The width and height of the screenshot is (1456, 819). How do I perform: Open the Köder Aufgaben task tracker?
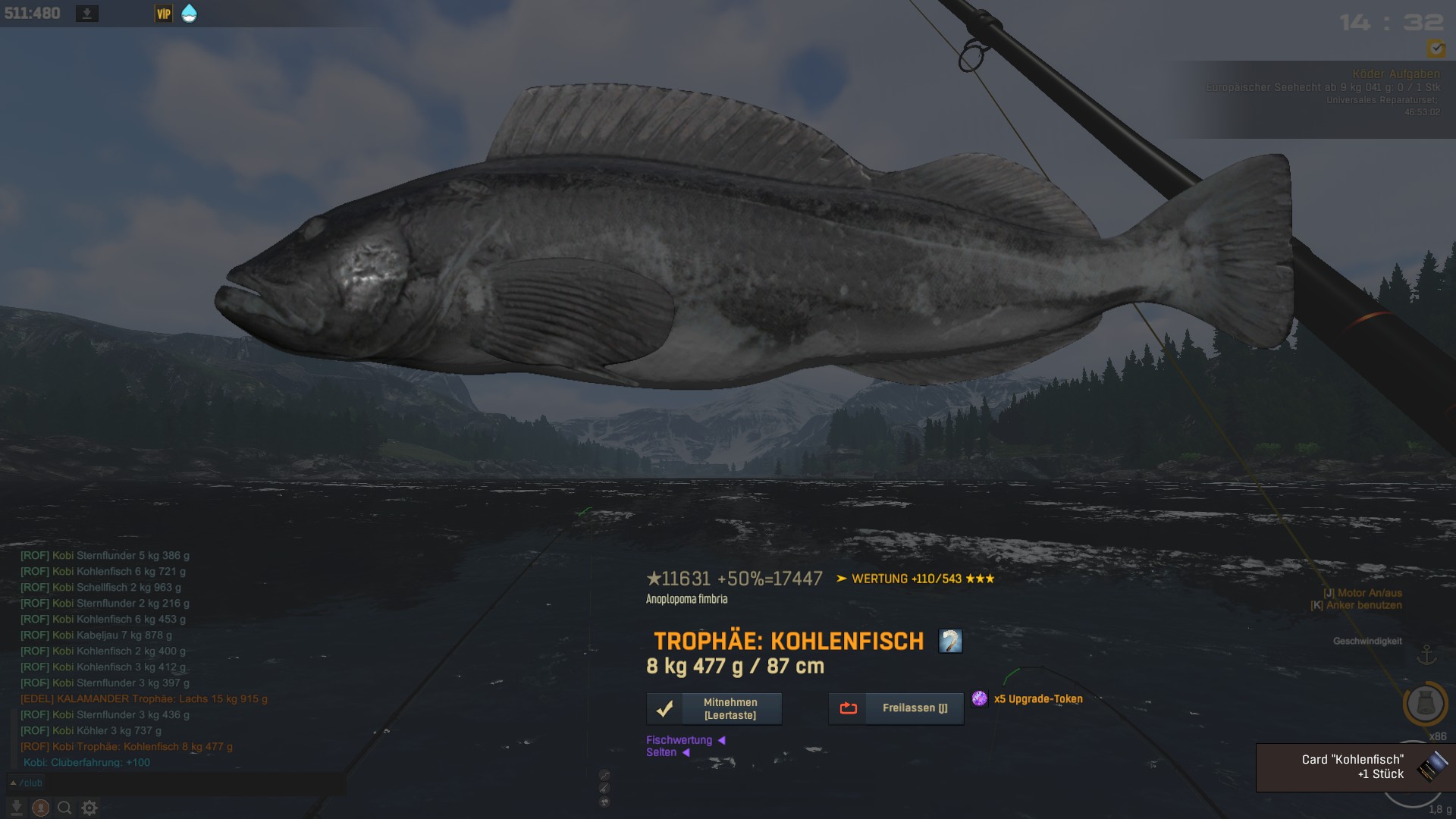pyautogui.click(x=1395, y=74)
